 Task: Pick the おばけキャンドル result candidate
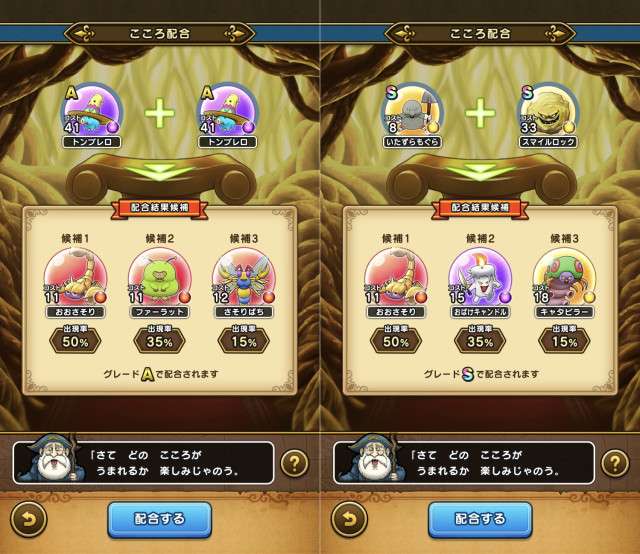point(481,277)
